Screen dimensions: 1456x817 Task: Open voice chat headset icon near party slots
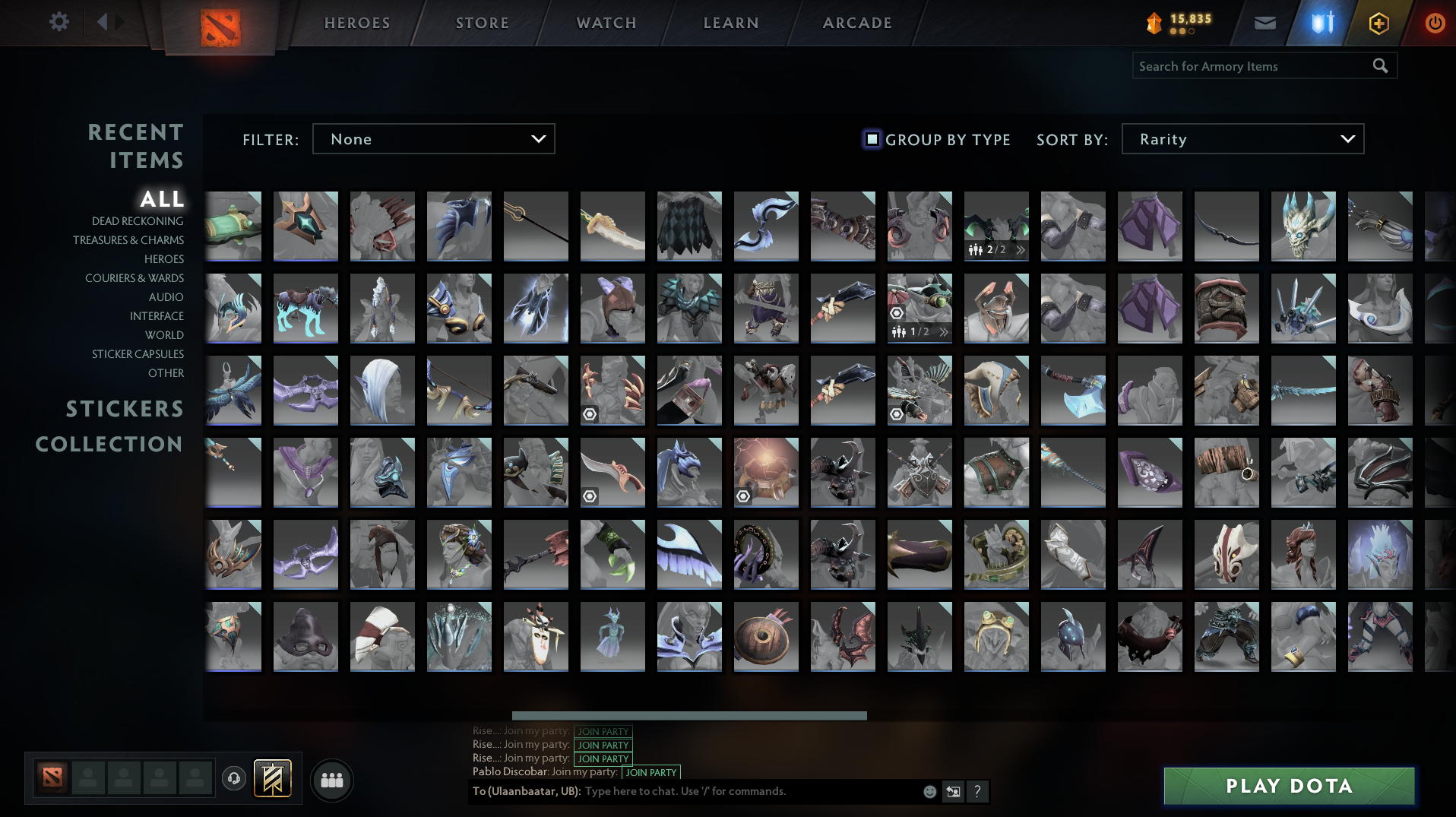[x=233, y=779]
